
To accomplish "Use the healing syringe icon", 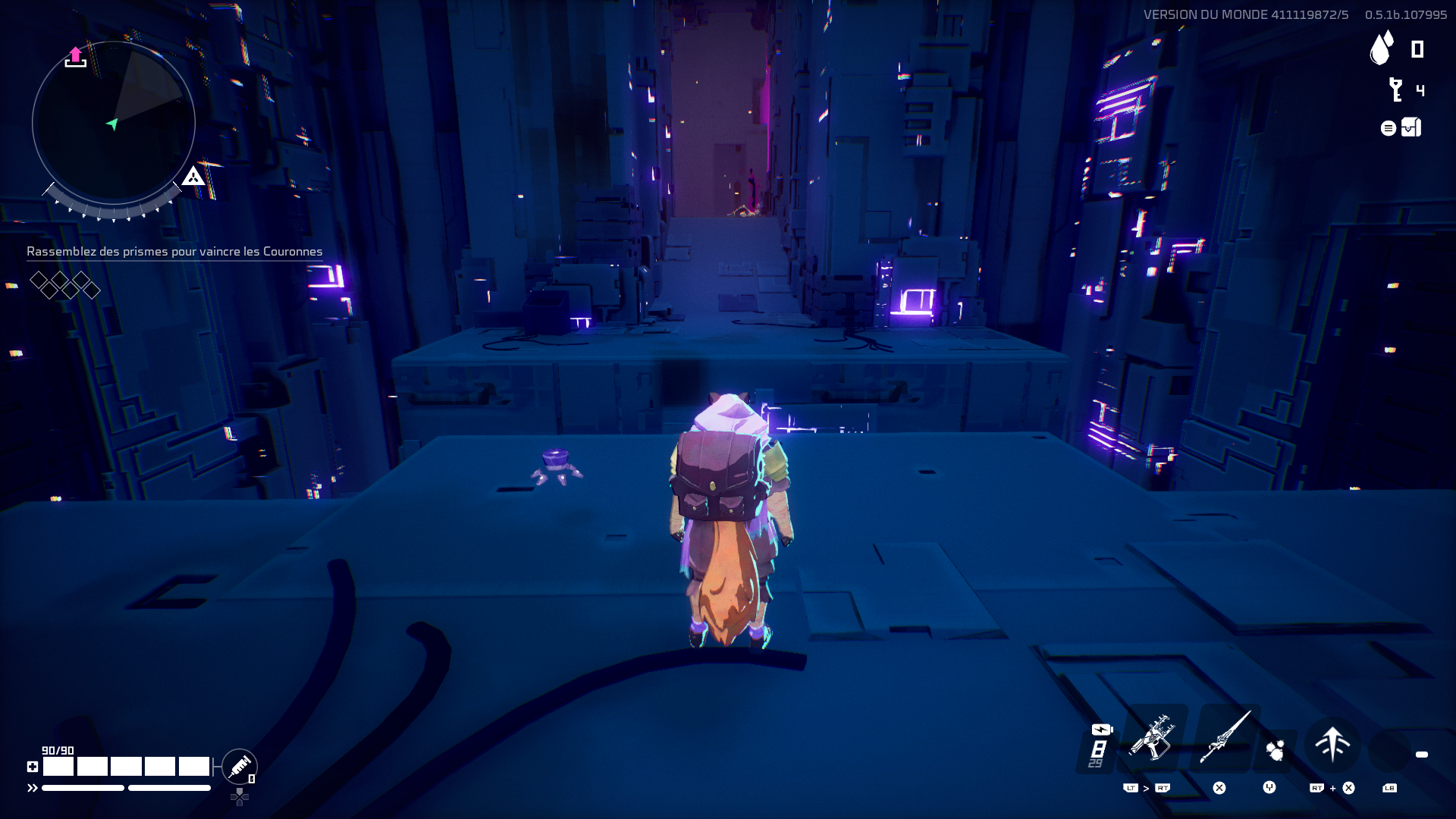I will 240,767.
